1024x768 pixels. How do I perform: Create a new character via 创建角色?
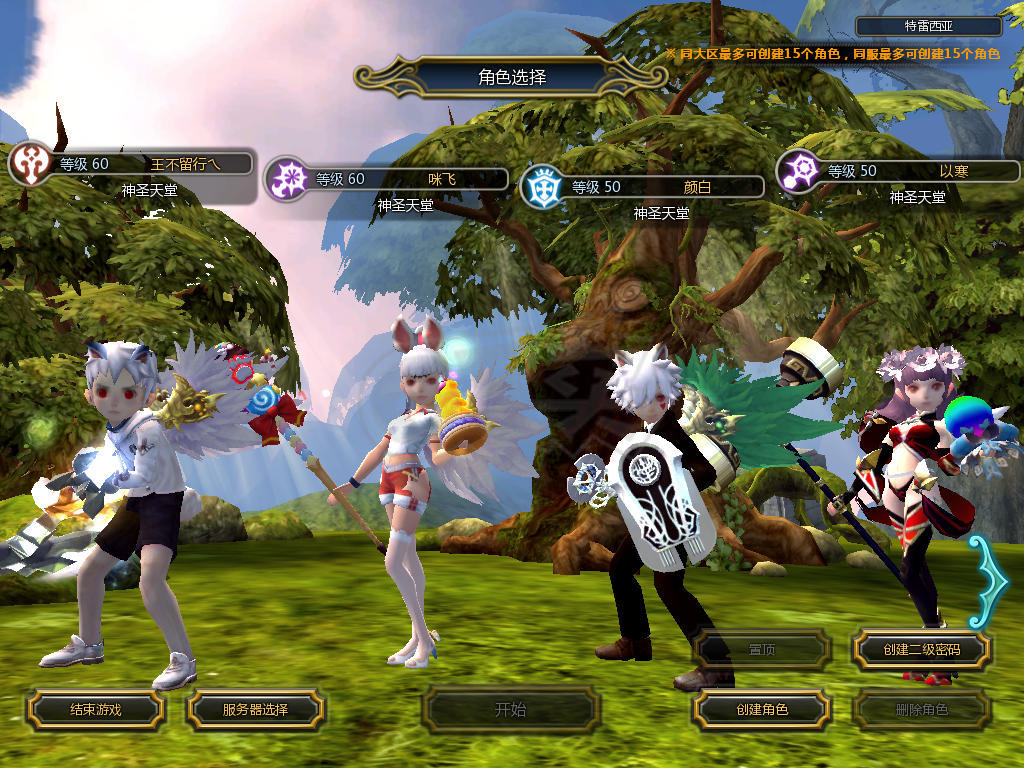point(762,710)
